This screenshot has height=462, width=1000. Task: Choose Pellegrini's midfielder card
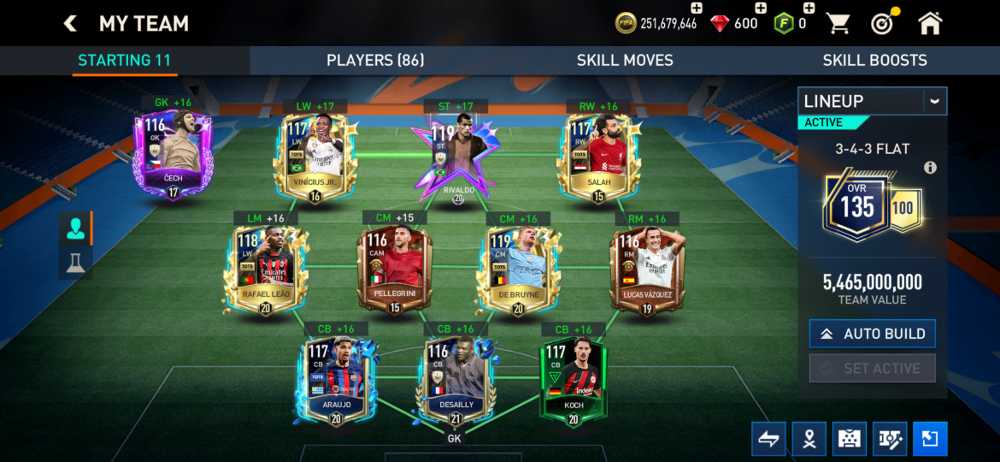[x=392, y=270]
